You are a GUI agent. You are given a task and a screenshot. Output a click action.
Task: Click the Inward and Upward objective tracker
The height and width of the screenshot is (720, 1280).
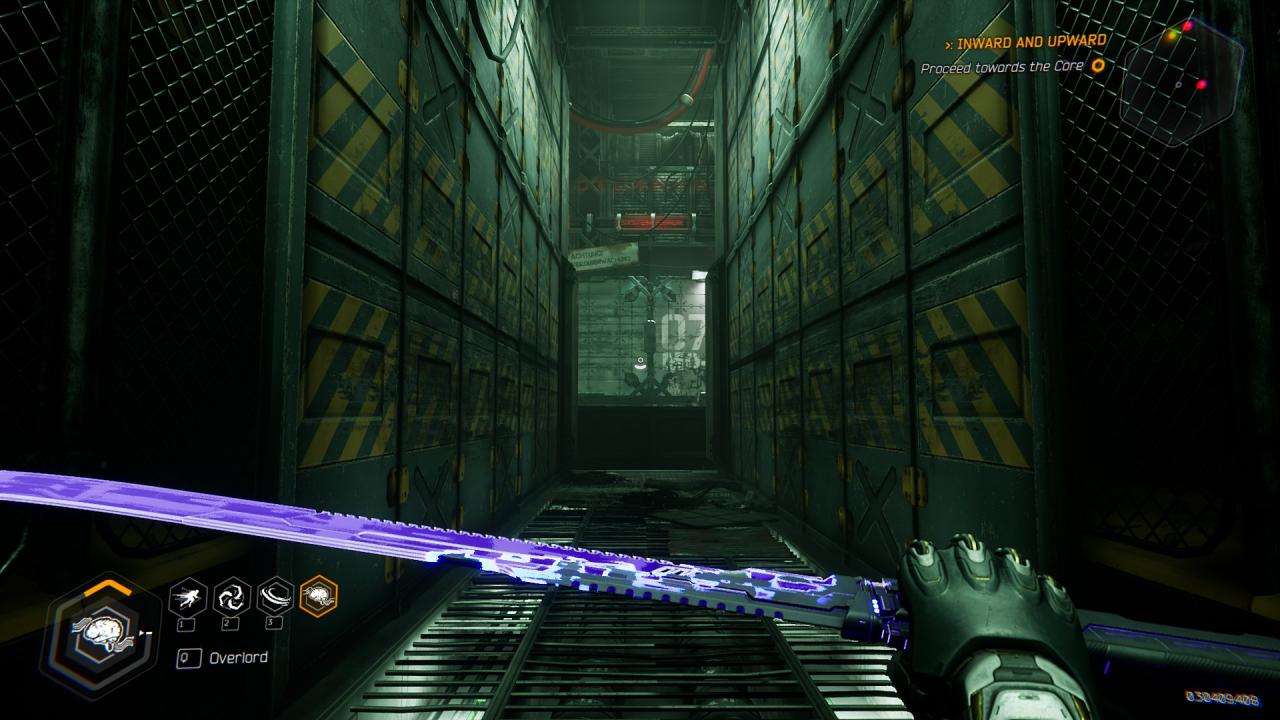1030,43
